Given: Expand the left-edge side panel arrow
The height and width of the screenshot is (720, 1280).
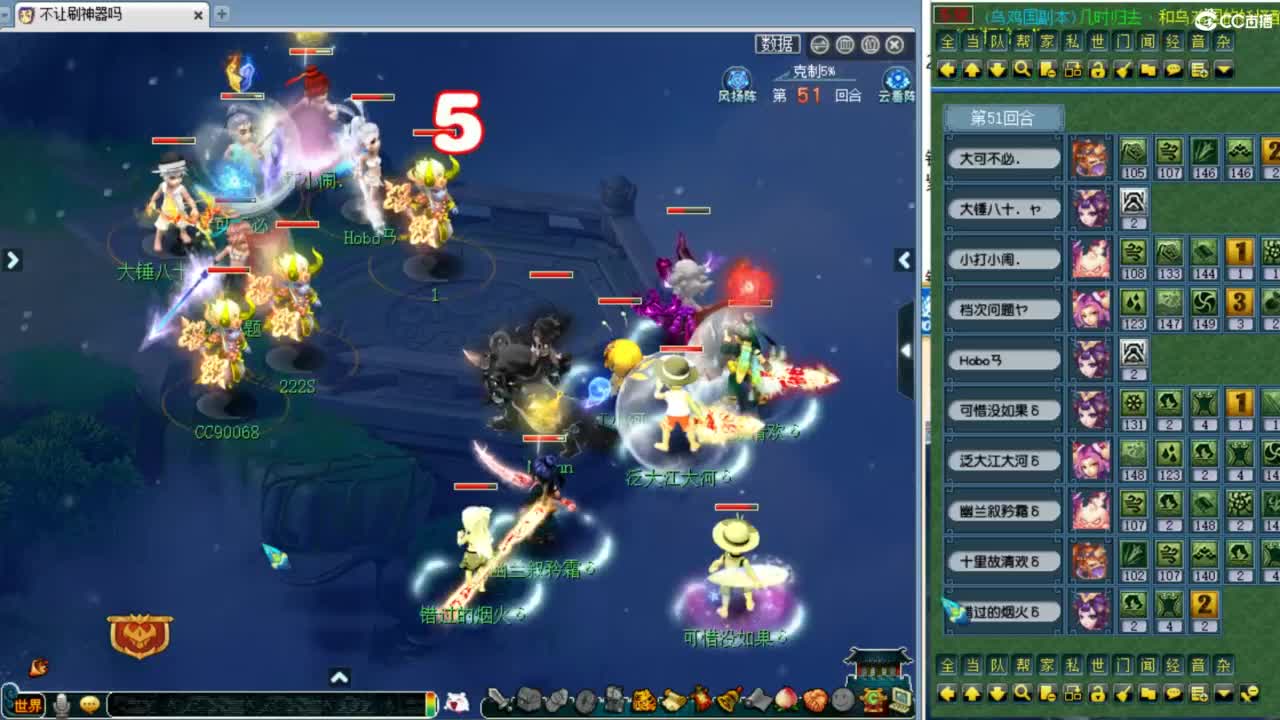Looking at the screenshot, I should point(13,259).
